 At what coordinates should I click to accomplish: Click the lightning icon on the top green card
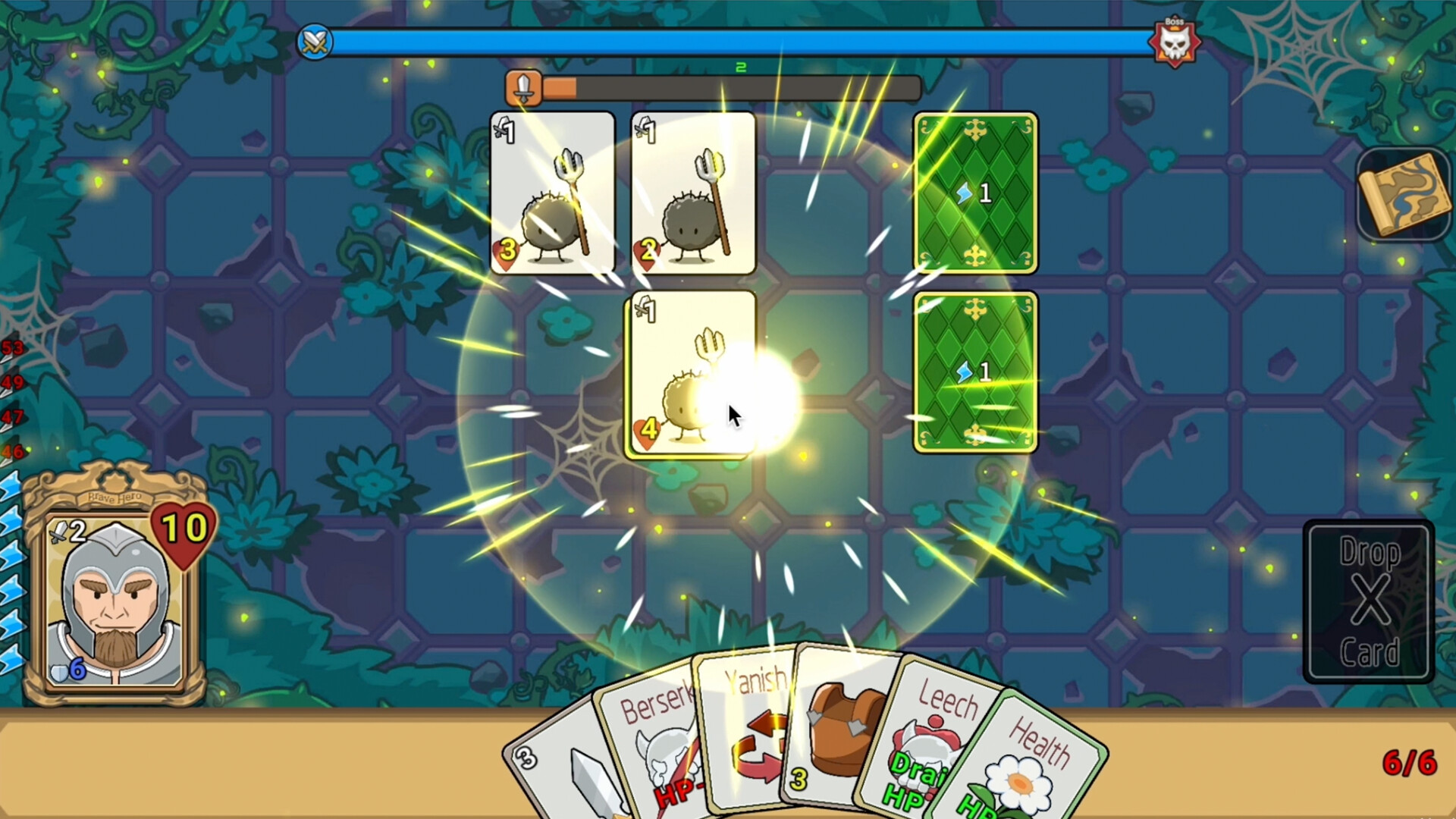963,194
